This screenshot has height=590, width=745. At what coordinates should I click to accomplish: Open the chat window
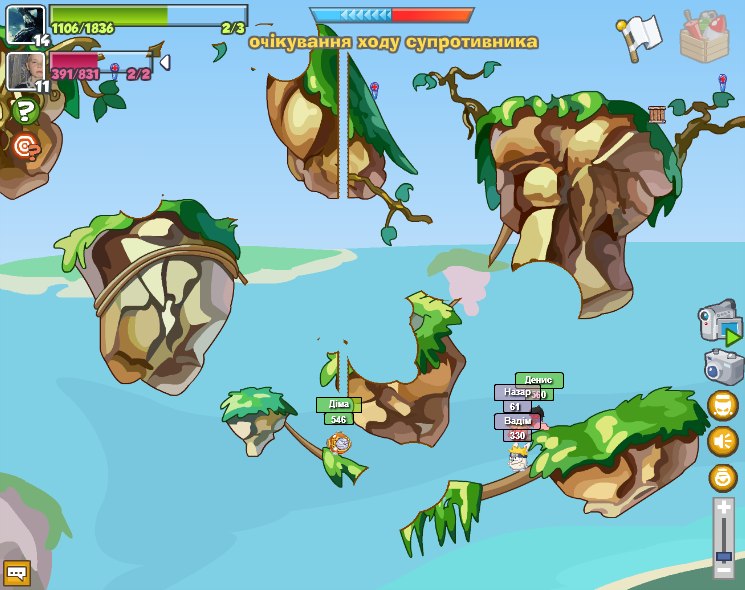(x=17, y=573)
